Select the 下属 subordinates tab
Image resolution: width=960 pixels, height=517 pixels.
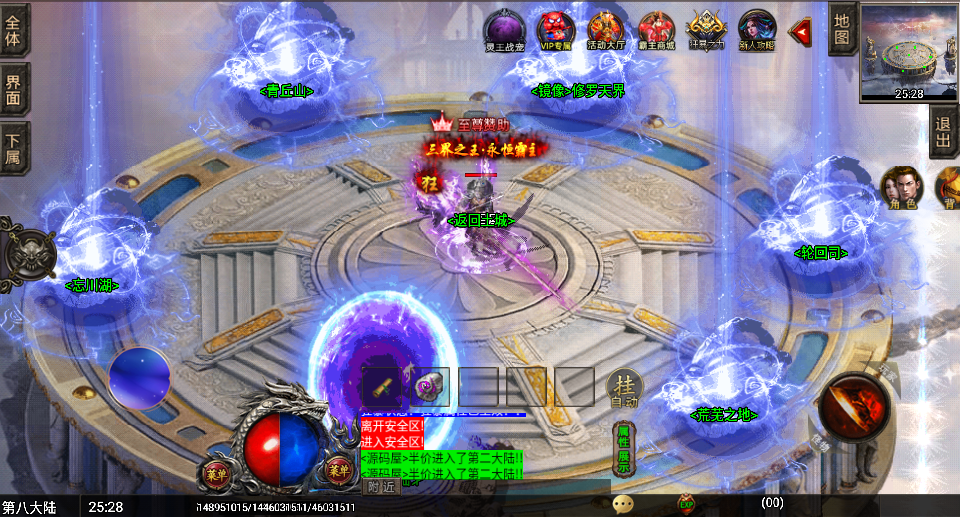coord(14,148)
